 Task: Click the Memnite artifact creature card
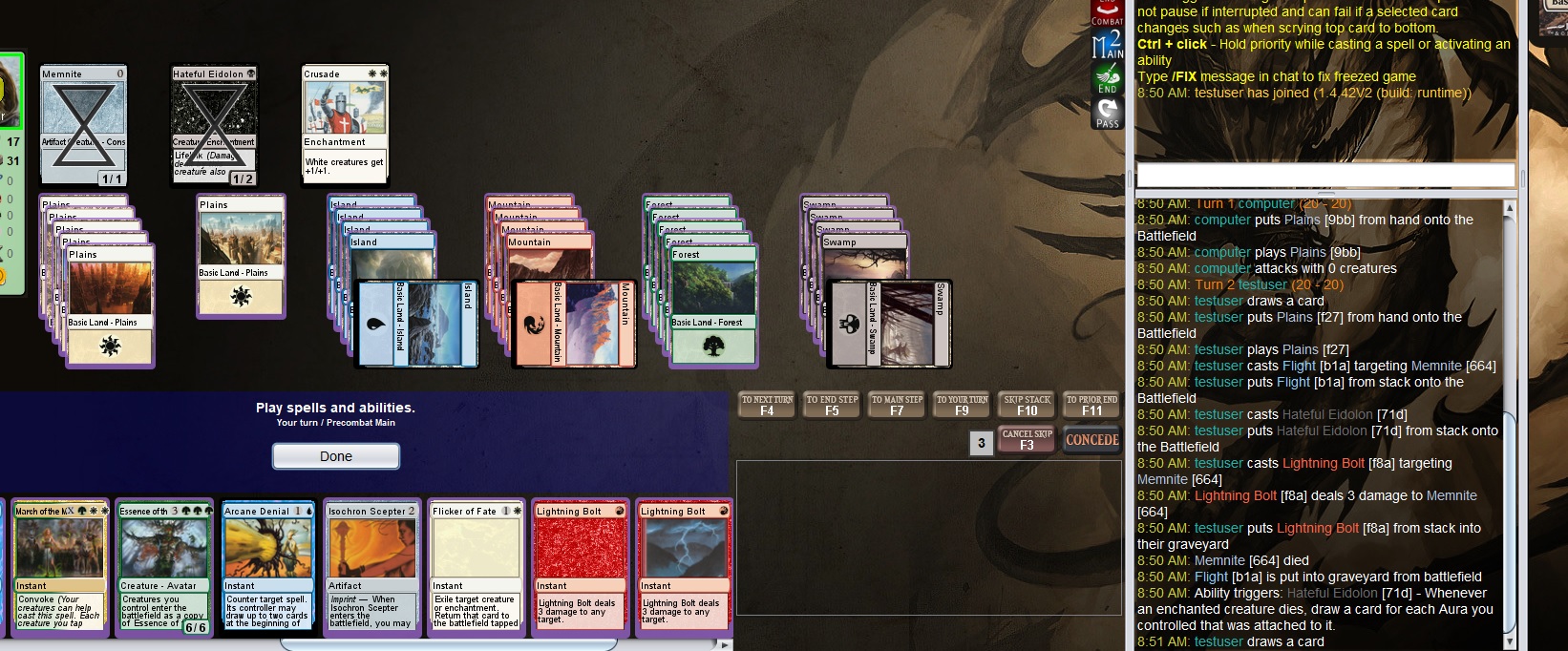click(83, 124)
